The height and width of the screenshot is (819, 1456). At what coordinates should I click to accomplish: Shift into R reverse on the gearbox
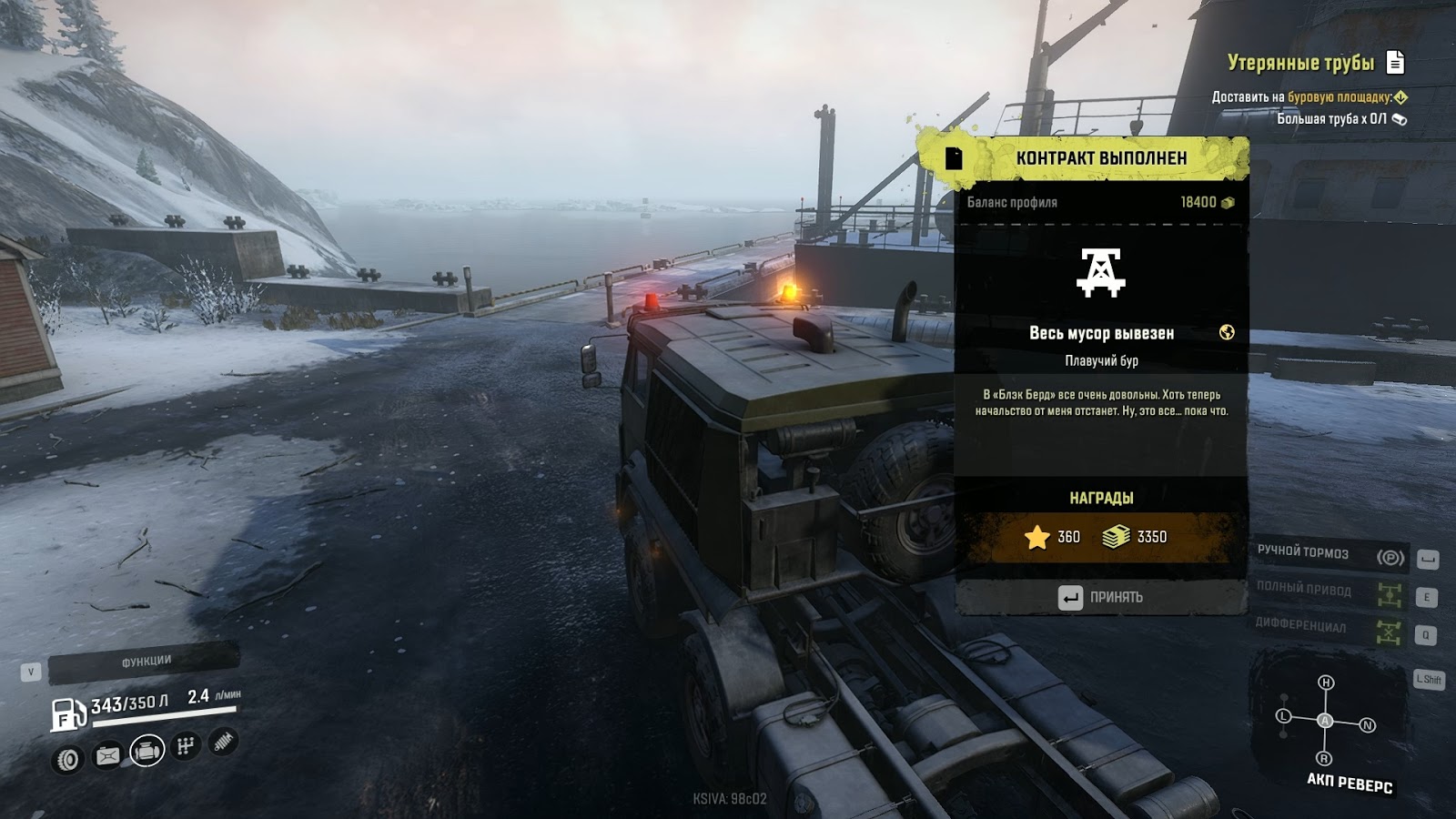(1324, 759)
